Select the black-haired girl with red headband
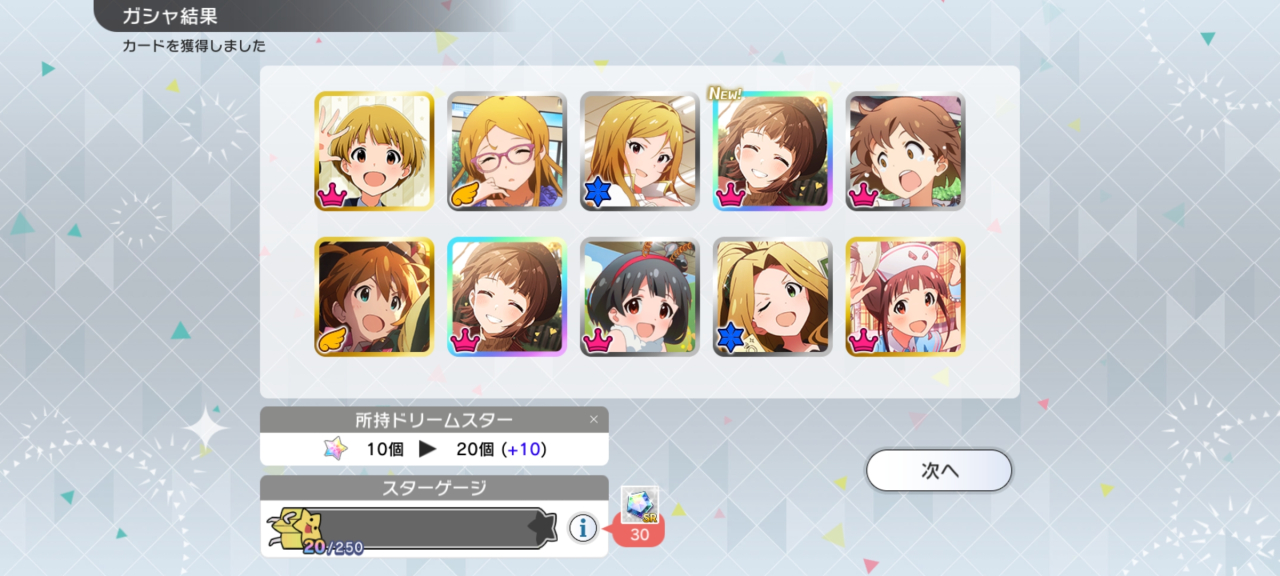1280x576 pixels. click(x=640, y=297)
